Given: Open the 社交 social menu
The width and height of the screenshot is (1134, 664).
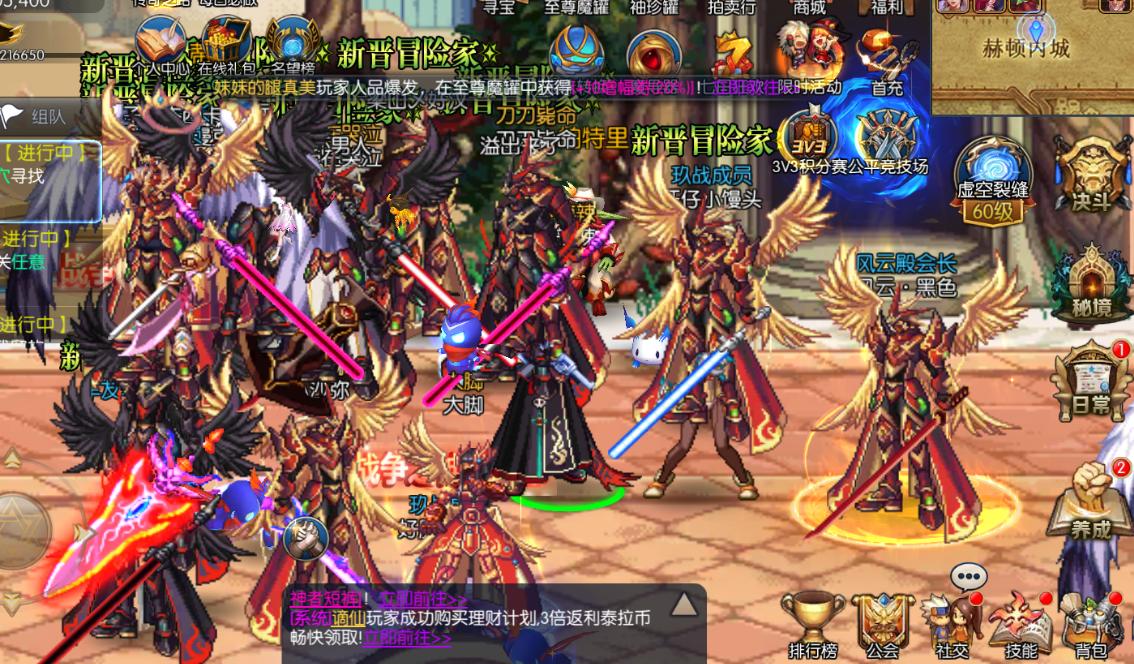Looking at the screenshot, I should coord(952,620).
